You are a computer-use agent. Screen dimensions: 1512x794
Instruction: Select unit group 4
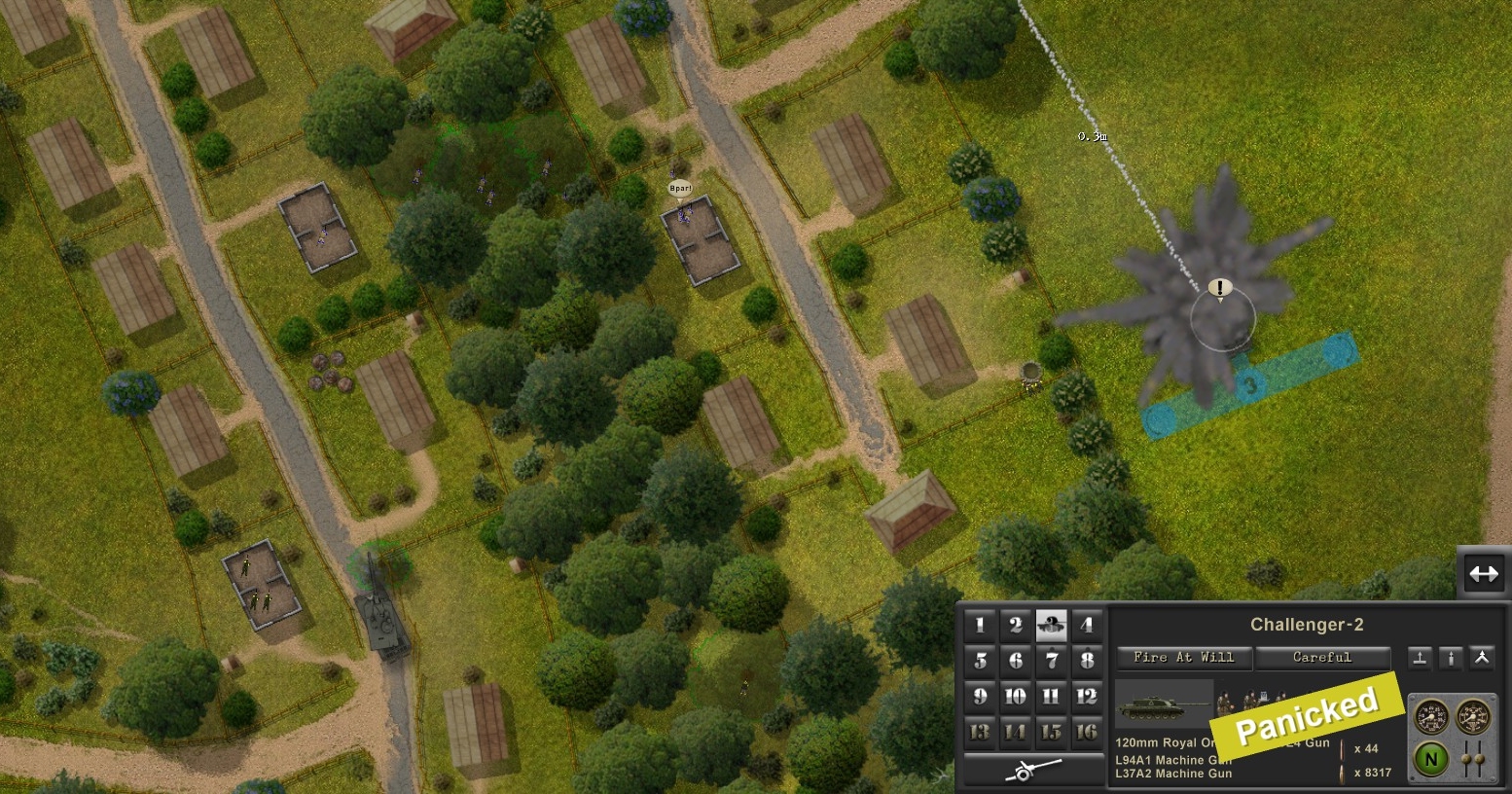pyautogui.click(x=1087, y=626)
